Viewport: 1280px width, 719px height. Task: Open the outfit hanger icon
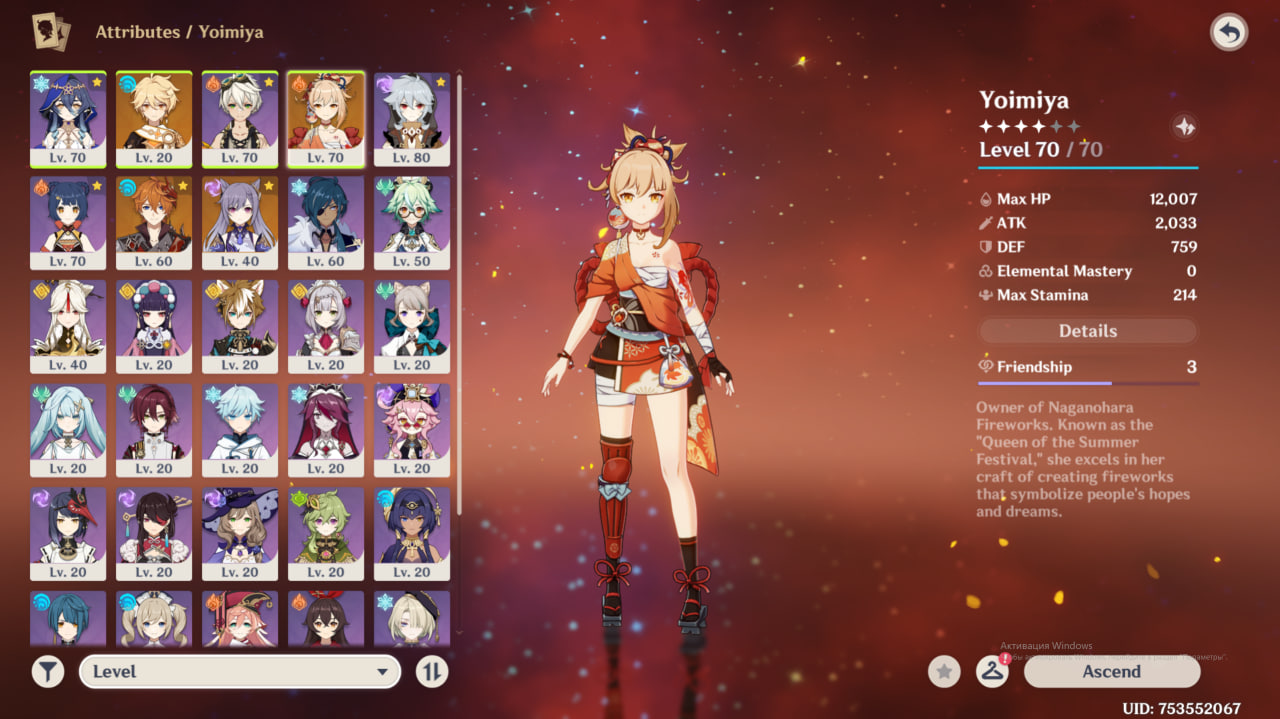coord(991,672)
